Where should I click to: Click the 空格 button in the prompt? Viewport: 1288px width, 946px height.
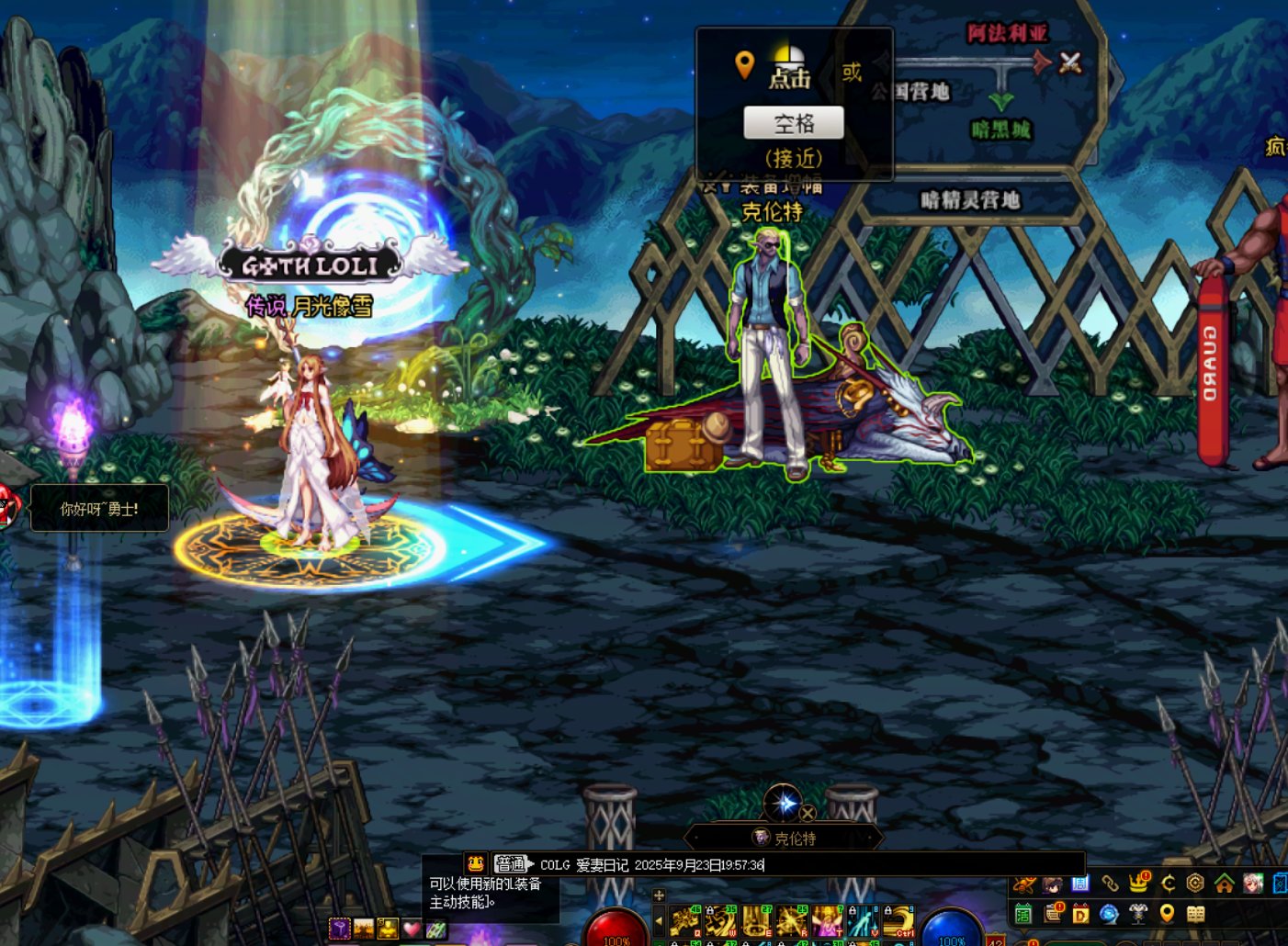[794, 123]
